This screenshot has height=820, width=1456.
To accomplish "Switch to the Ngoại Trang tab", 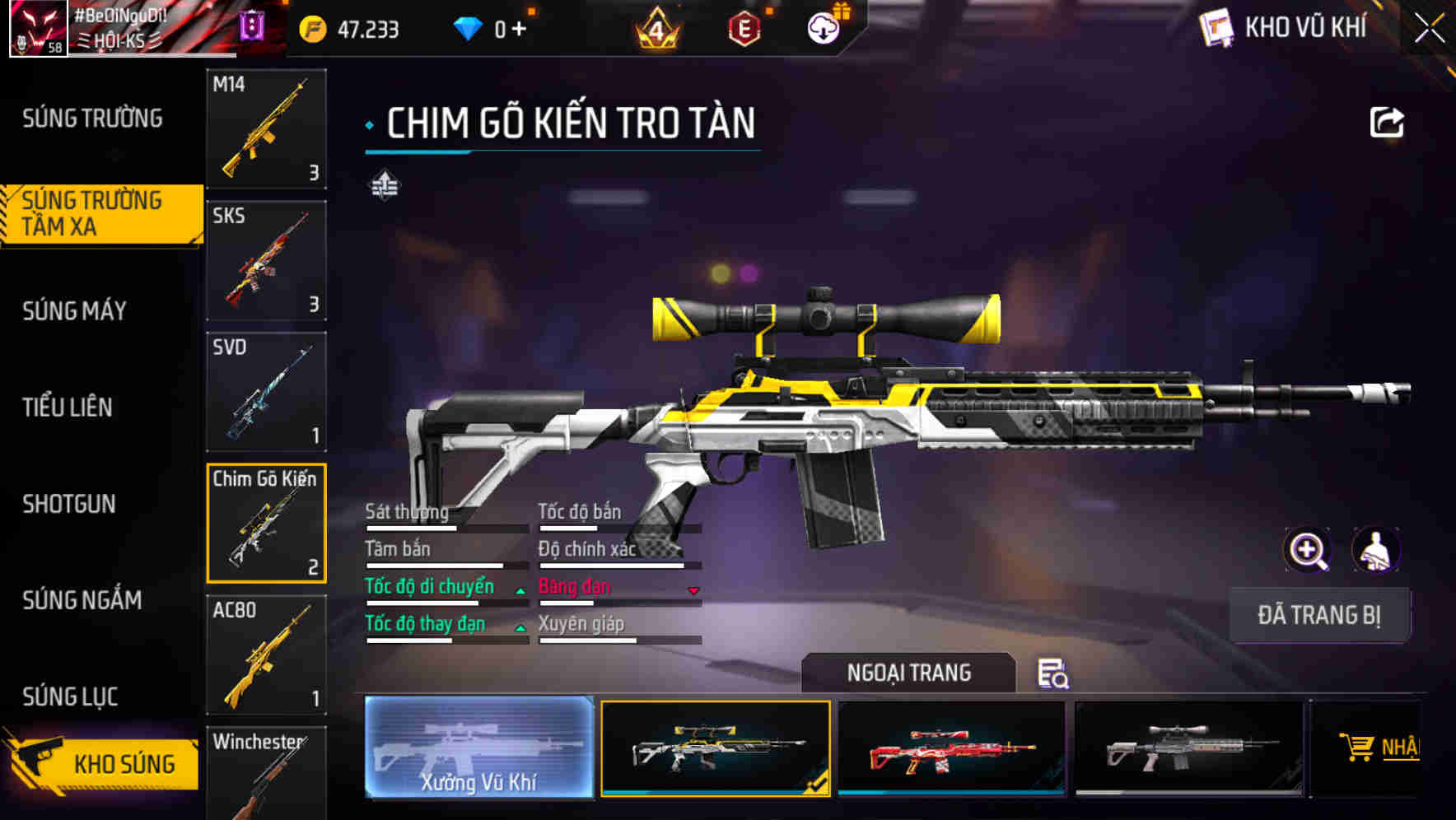I will pos(910,673).
